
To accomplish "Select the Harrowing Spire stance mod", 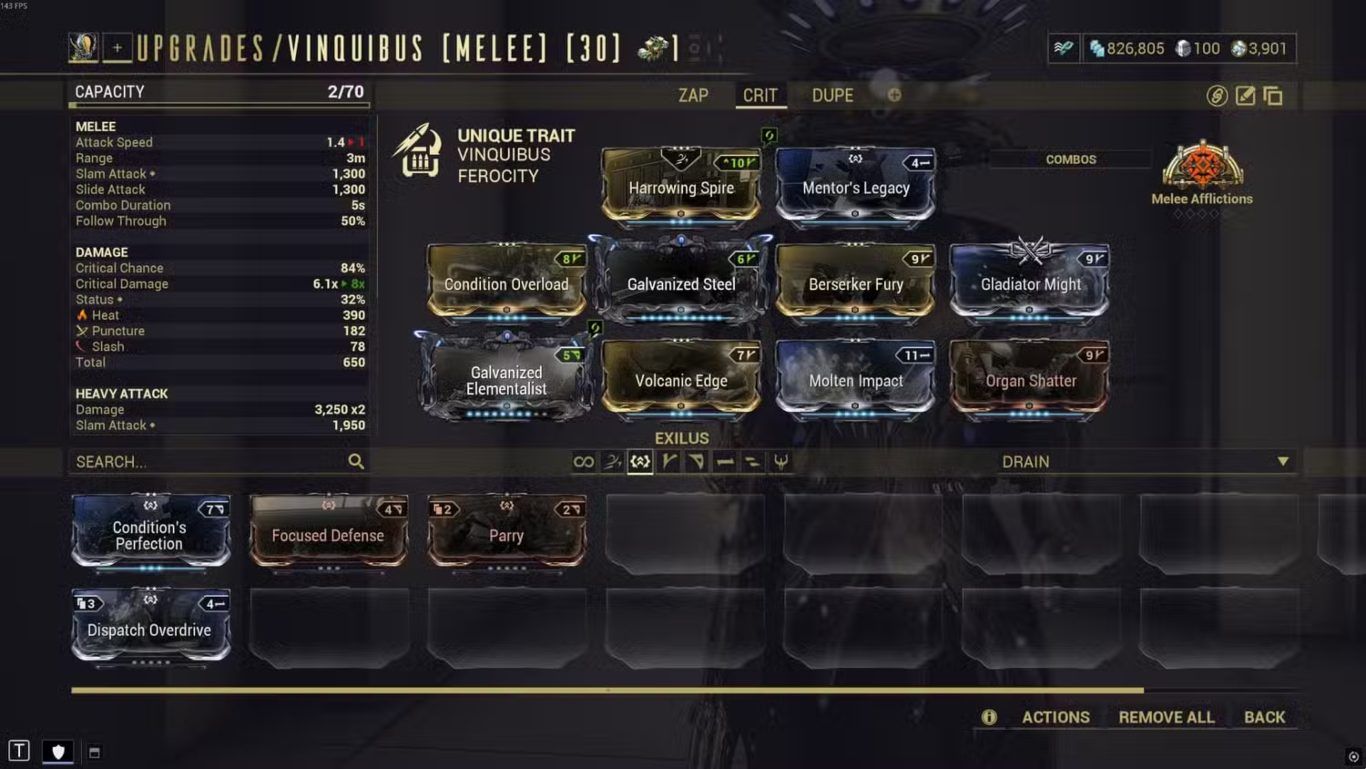I will point(681,186).
